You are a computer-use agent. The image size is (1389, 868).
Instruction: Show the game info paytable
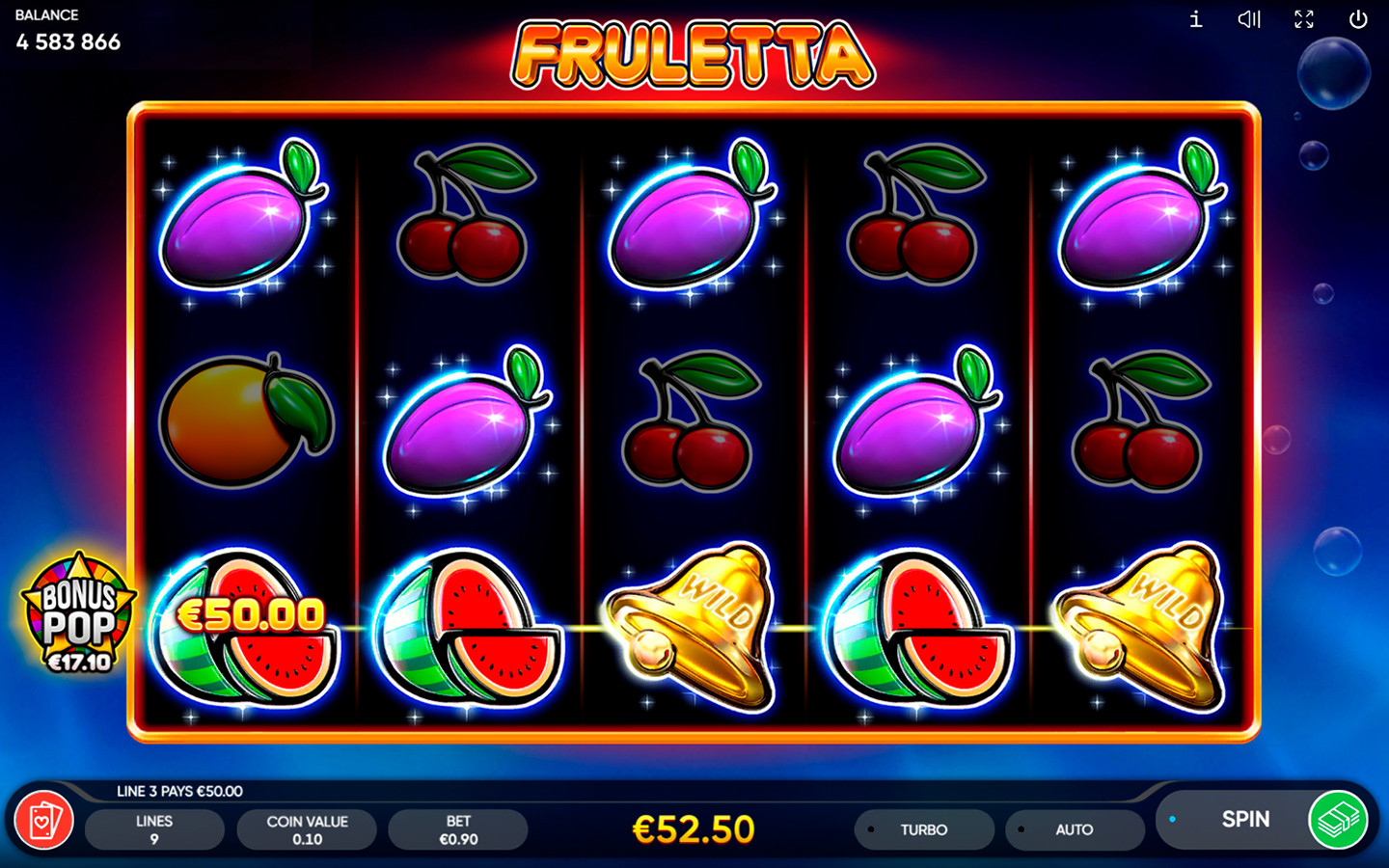pos(1196,19)
